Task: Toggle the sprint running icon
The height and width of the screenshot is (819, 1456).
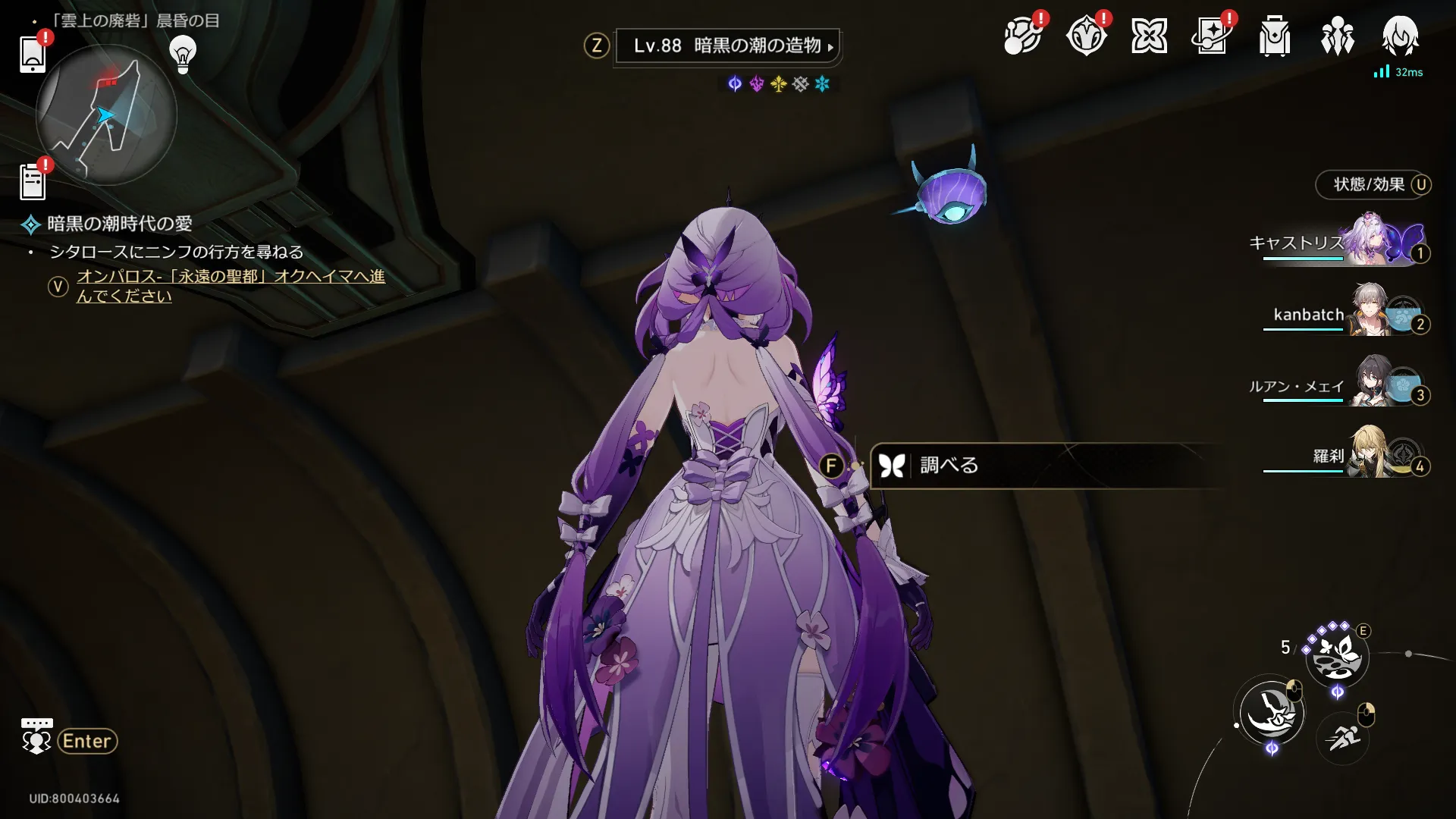Action: [x=1342, y=737]
